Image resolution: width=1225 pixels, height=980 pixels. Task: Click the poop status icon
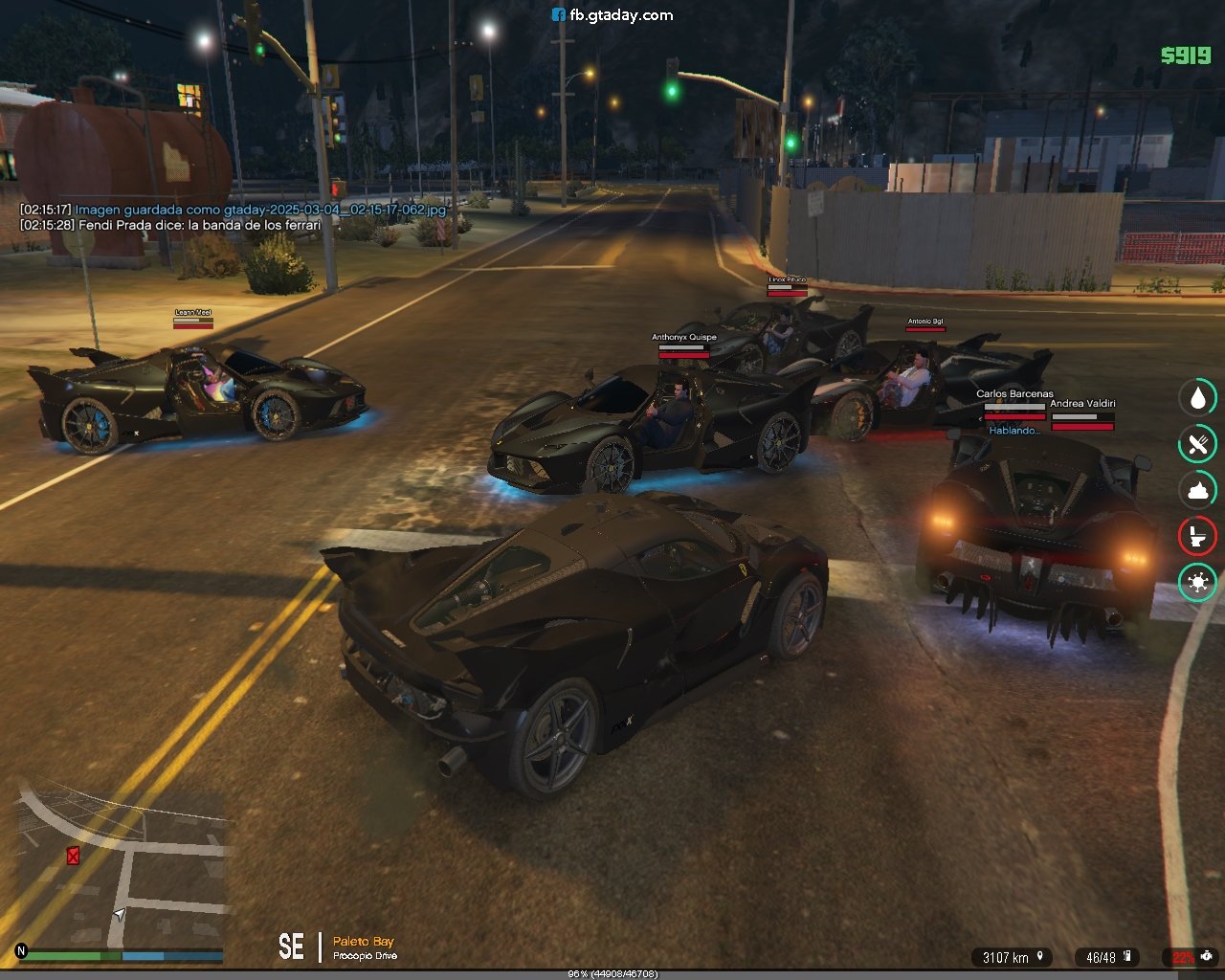[x=1197, y=490]
